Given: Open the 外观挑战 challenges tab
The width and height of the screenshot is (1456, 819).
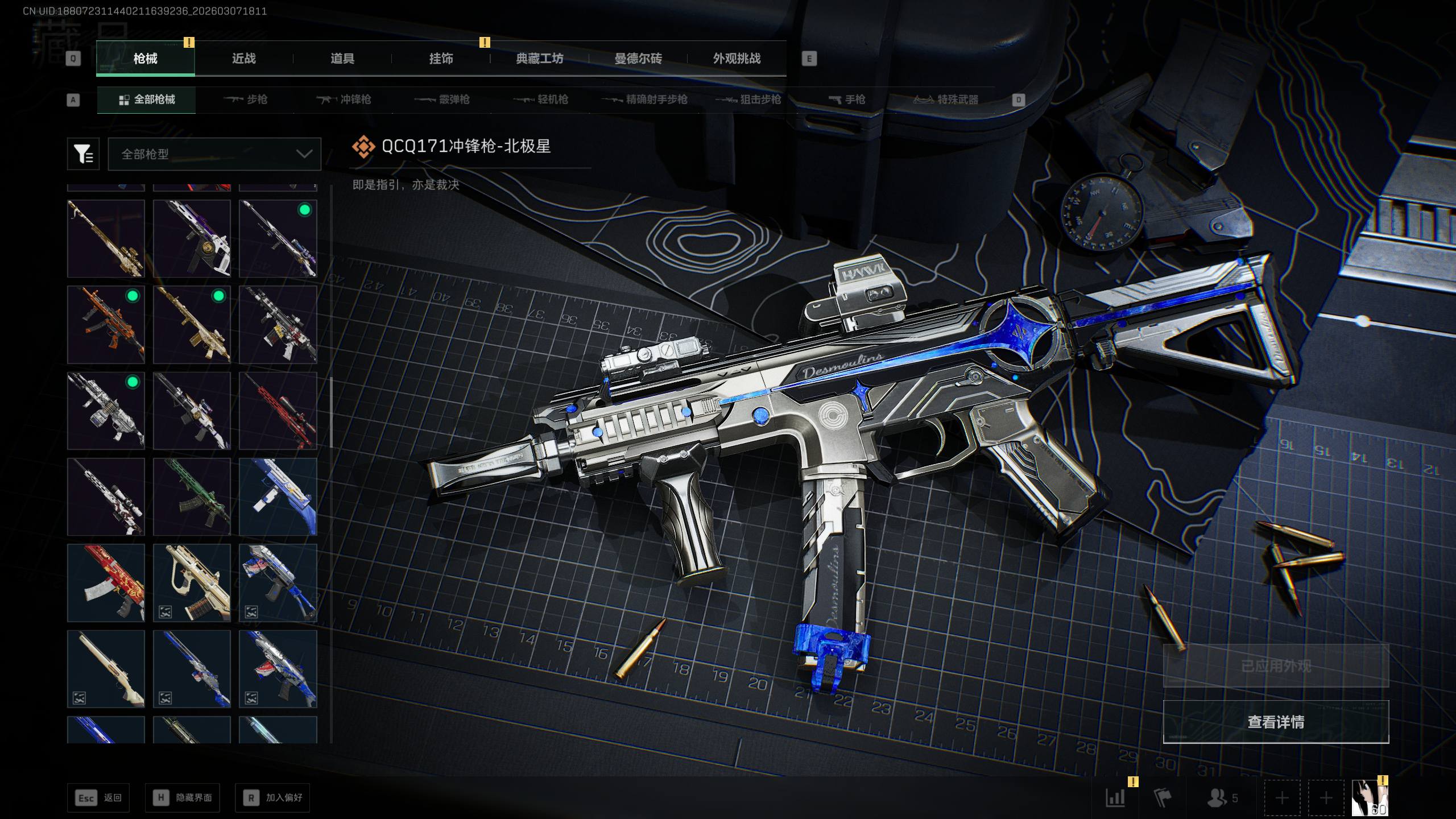Looking at the screenshot, I should point(737,59).
